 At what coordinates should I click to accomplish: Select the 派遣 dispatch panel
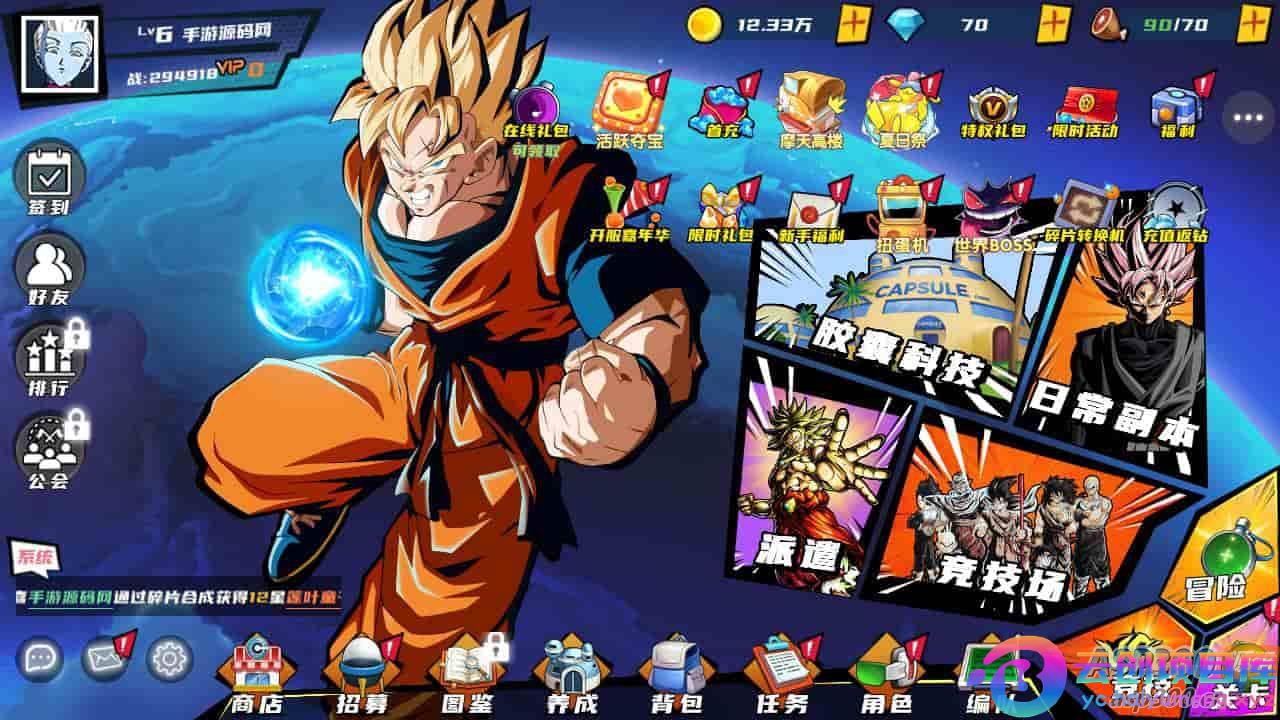tap(805, 490)
